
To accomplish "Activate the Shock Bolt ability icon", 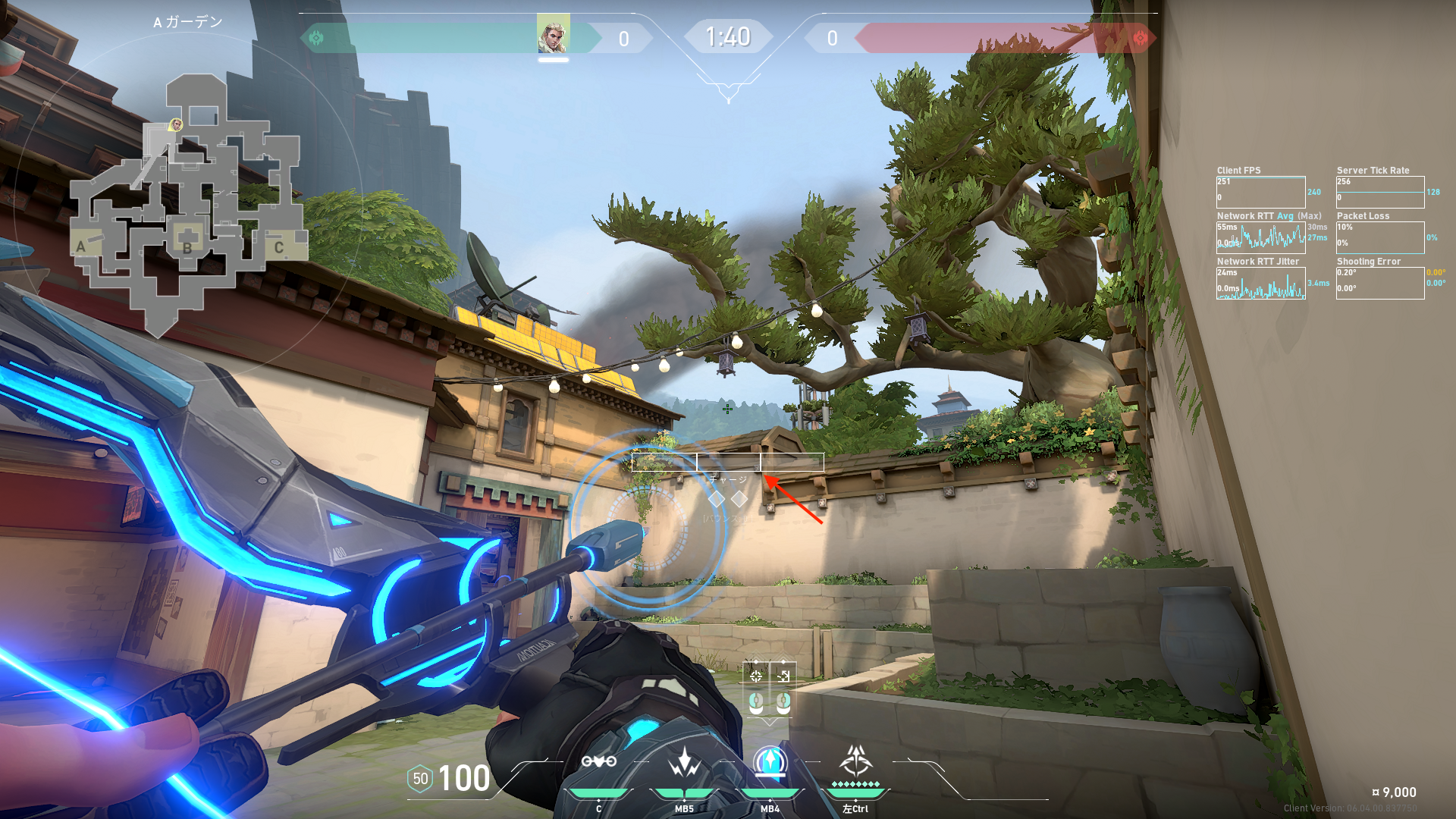I will tap(684, 761).
